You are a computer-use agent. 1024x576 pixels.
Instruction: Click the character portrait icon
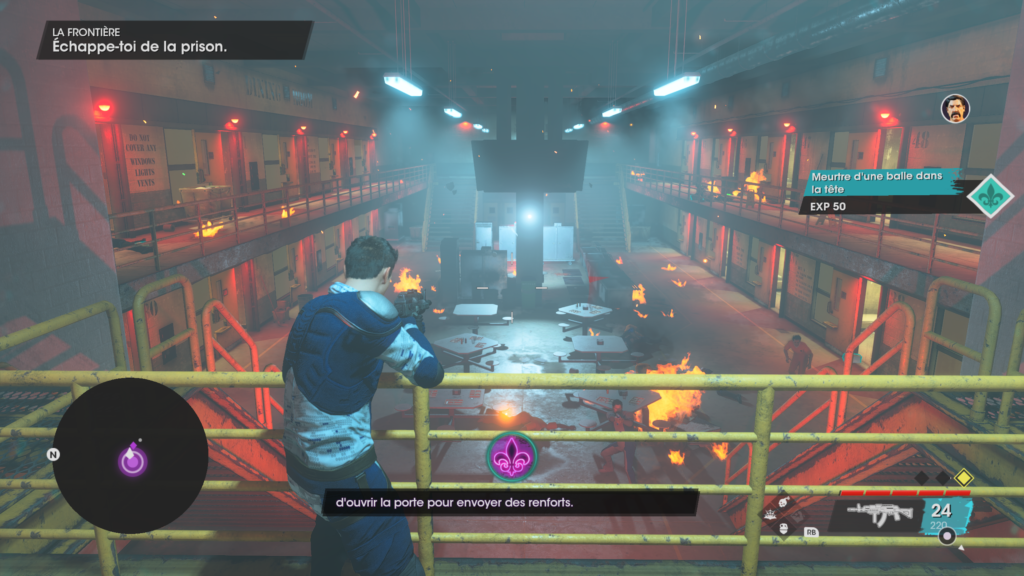(955, 108)
